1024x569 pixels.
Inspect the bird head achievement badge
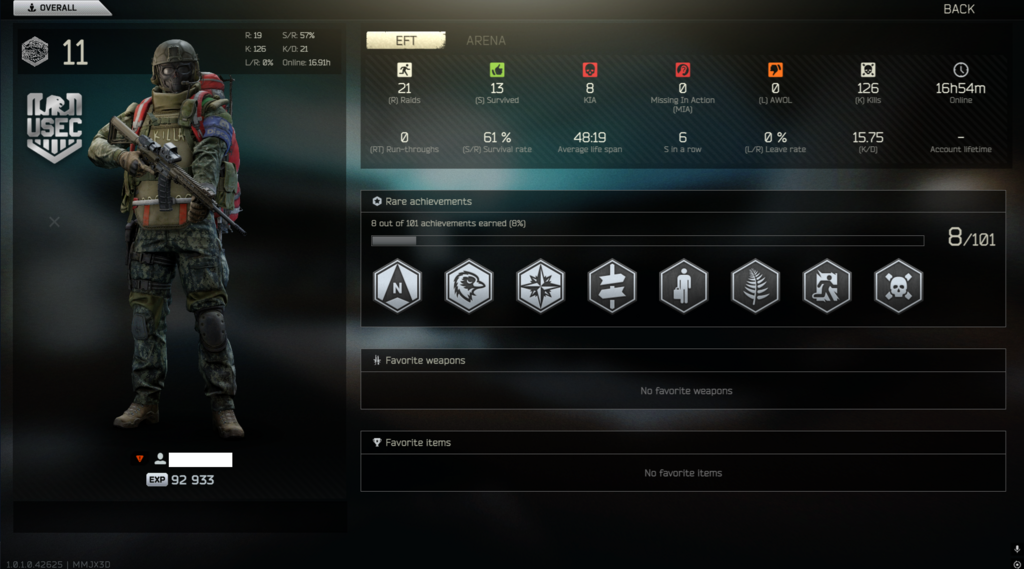[x=469, y=287]
